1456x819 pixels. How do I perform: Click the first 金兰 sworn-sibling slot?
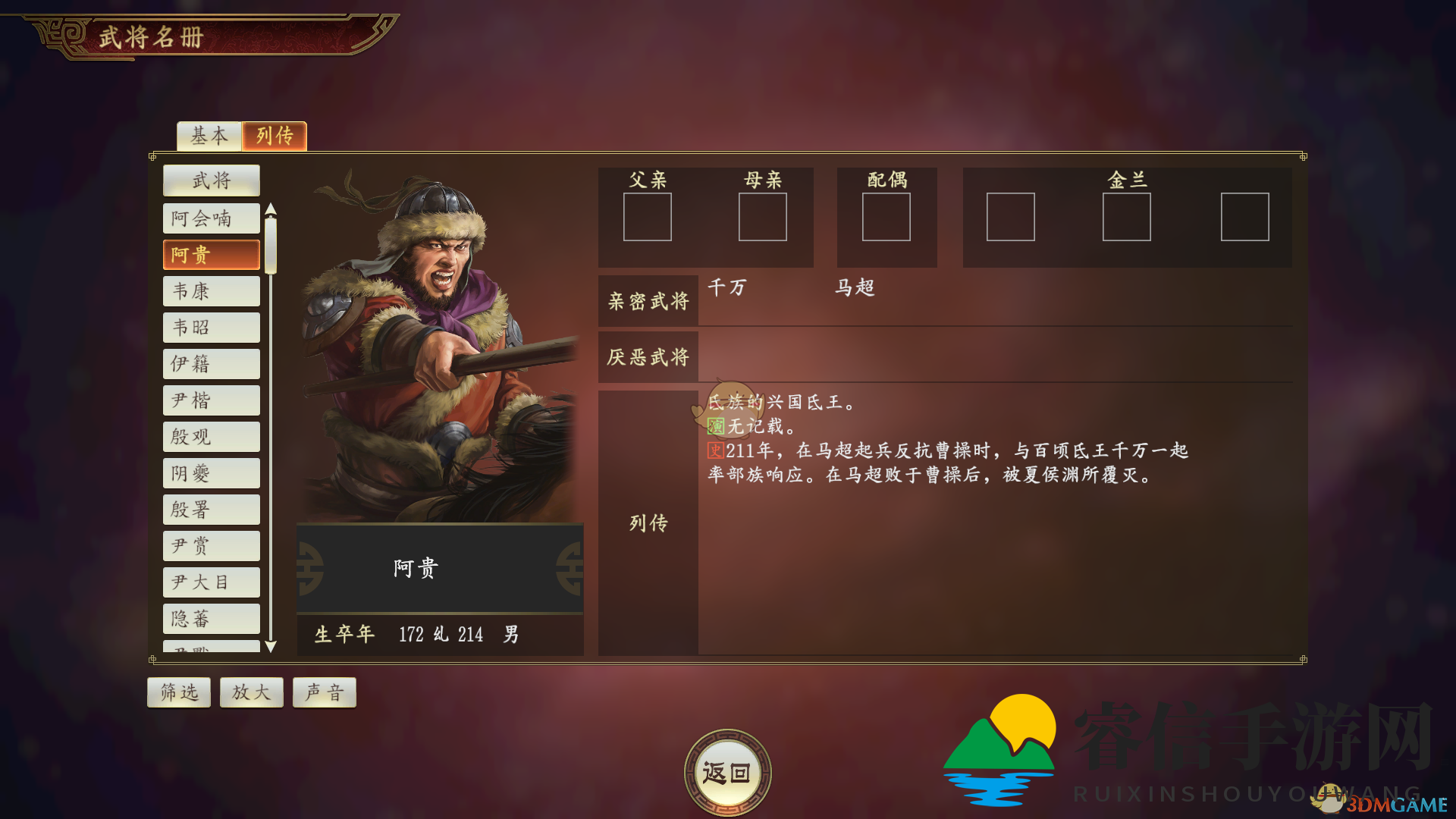(1010, 217)
